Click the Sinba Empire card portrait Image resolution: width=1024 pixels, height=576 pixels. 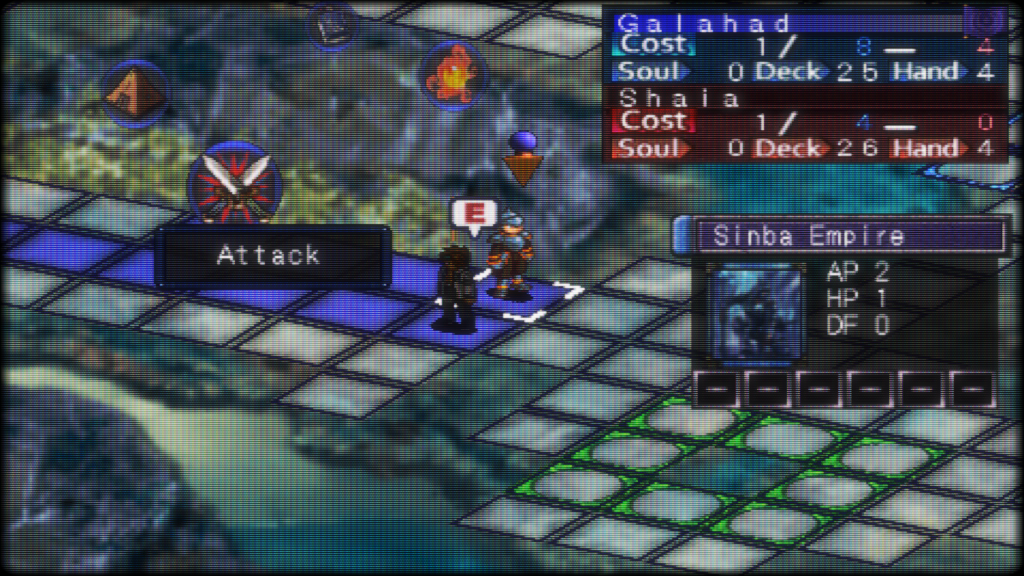click(x=755, y=313)
